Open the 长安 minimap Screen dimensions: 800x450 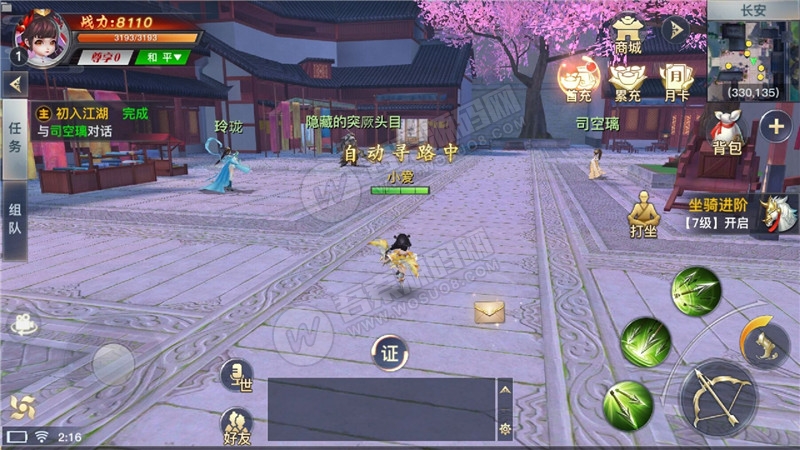pyautogui.click(x=752, y=56)
